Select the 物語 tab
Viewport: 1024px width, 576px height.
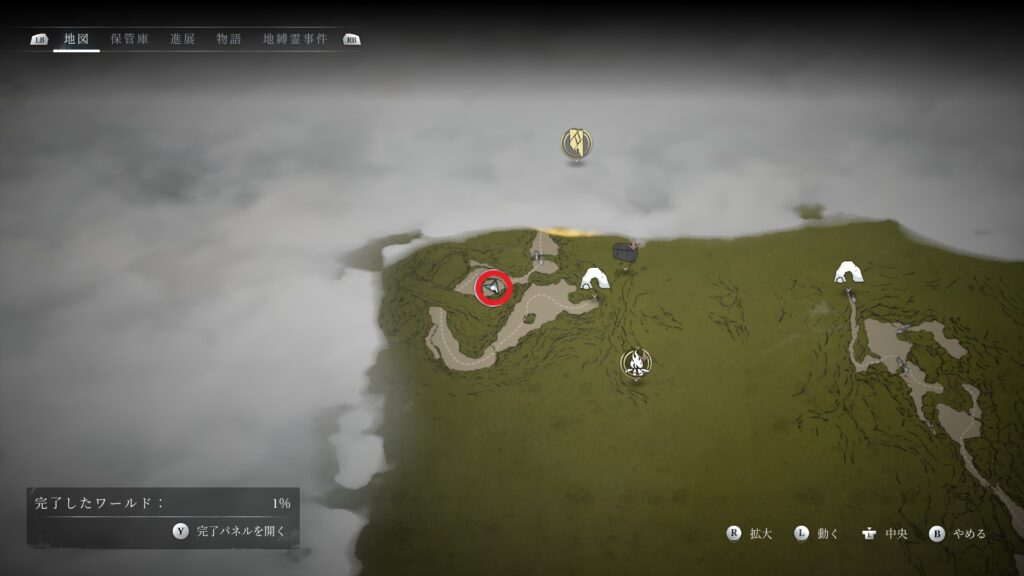tap(228, 39)
